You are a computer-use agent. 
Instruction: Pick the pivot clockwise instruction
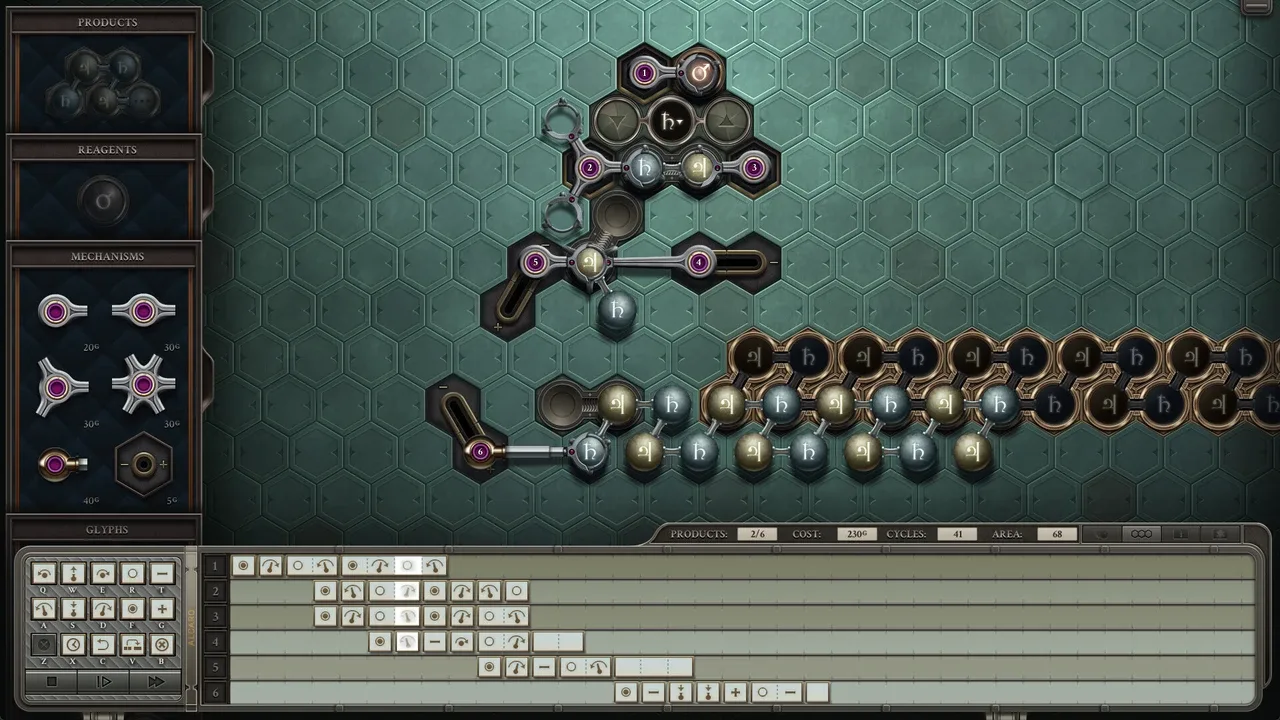pos(103,609)
